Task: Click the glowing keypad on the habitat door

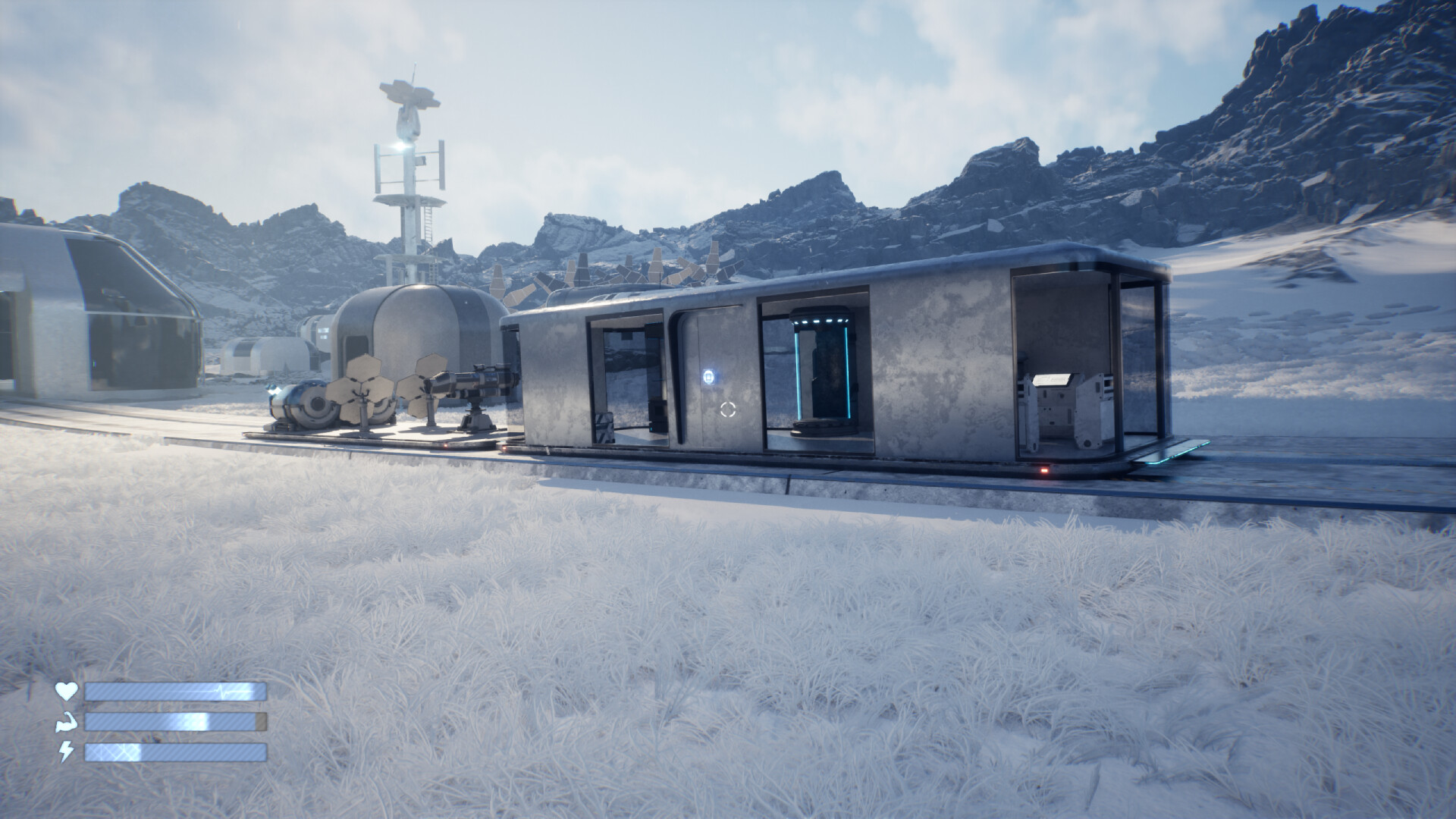Action: coord(709,376)
